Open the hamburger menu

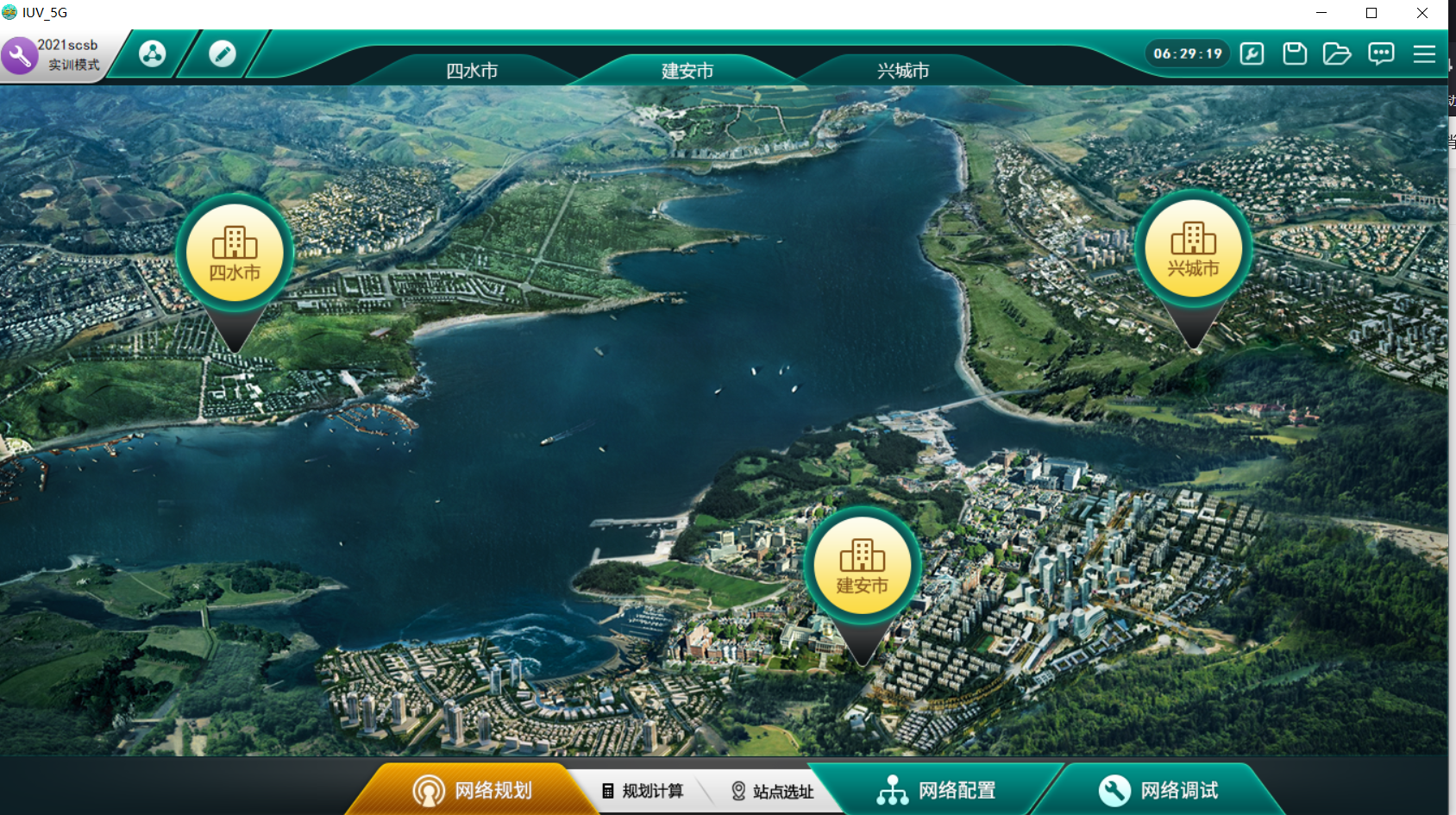(x=1424, y=54)
